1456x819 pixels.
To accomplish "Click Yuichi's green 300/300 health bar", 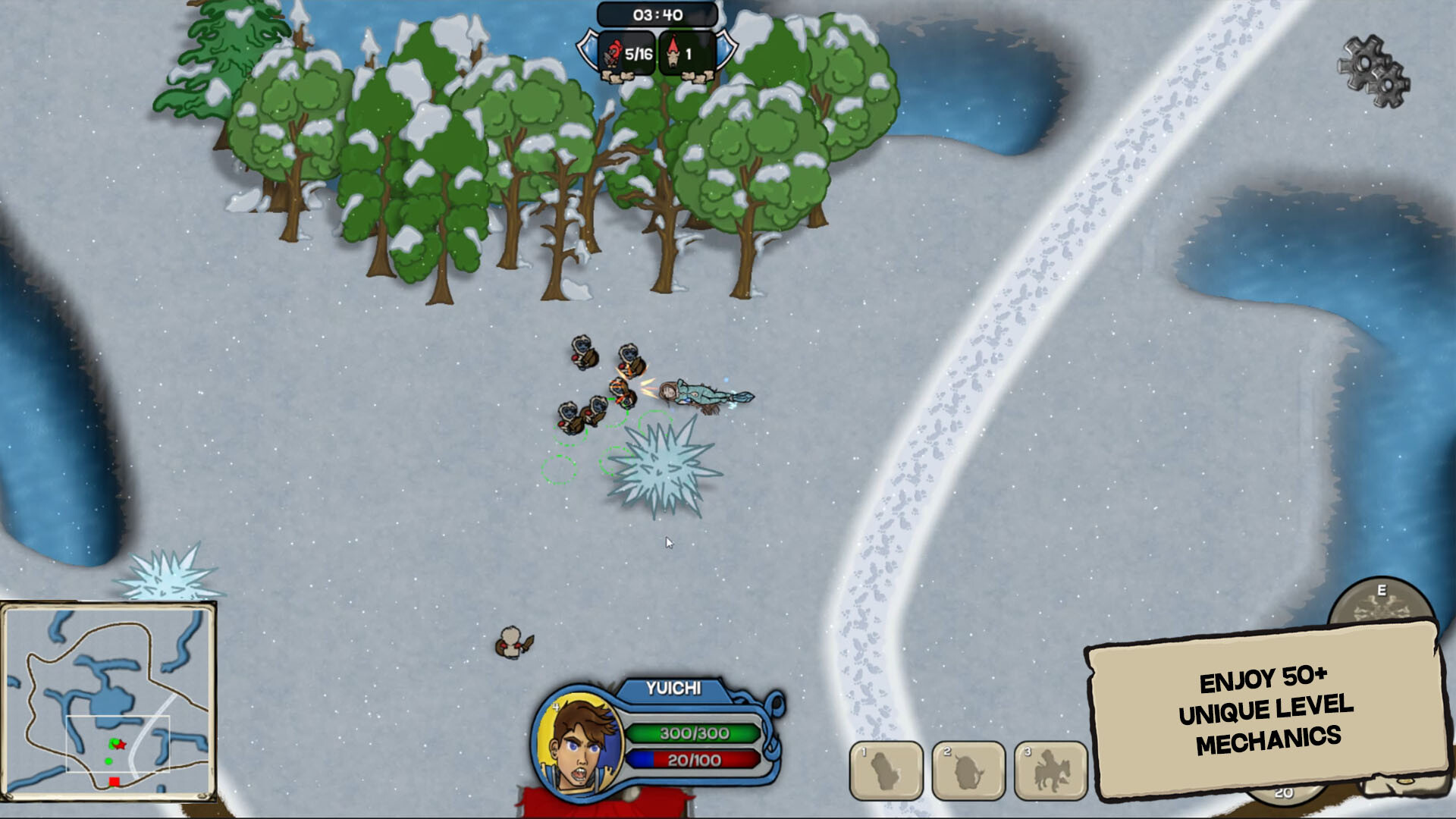I will point(694,733).
